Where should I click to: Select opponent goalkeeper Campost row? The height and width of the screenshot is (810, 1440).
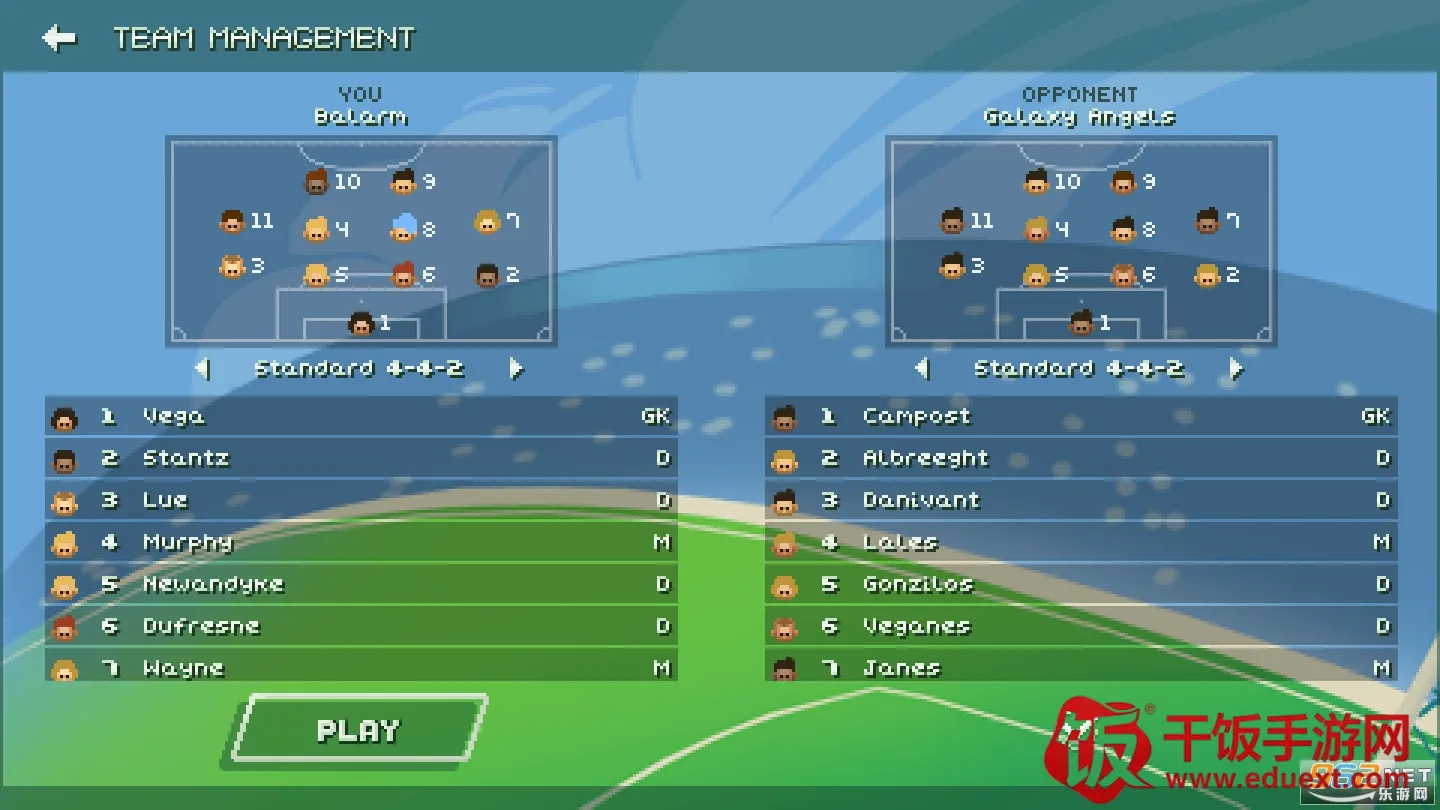click(x=1080, y=417)
